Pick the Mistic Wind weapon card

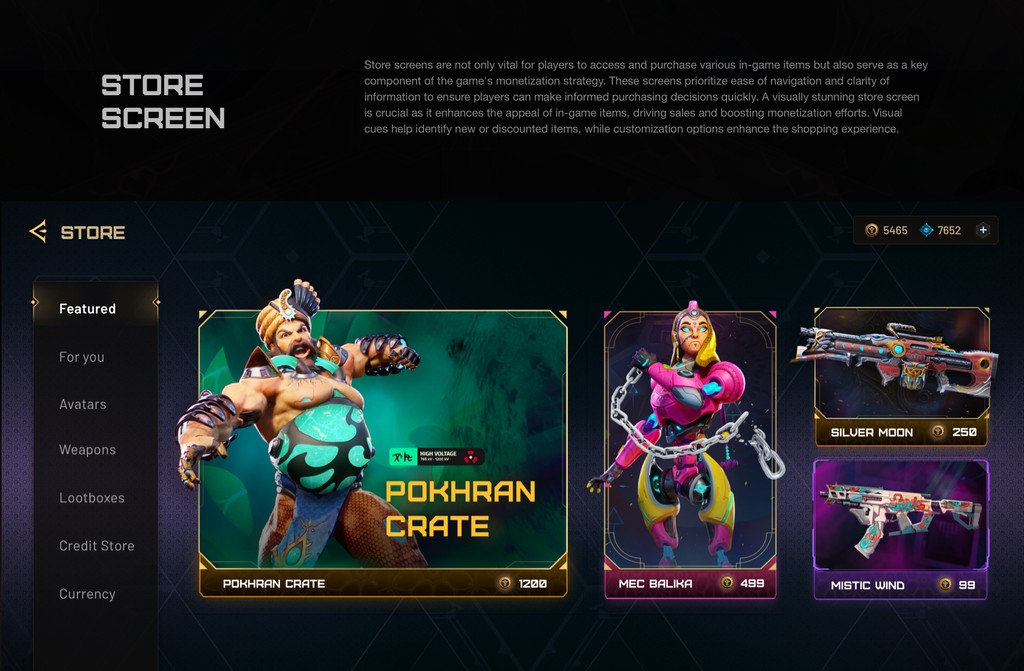(901, 528)
